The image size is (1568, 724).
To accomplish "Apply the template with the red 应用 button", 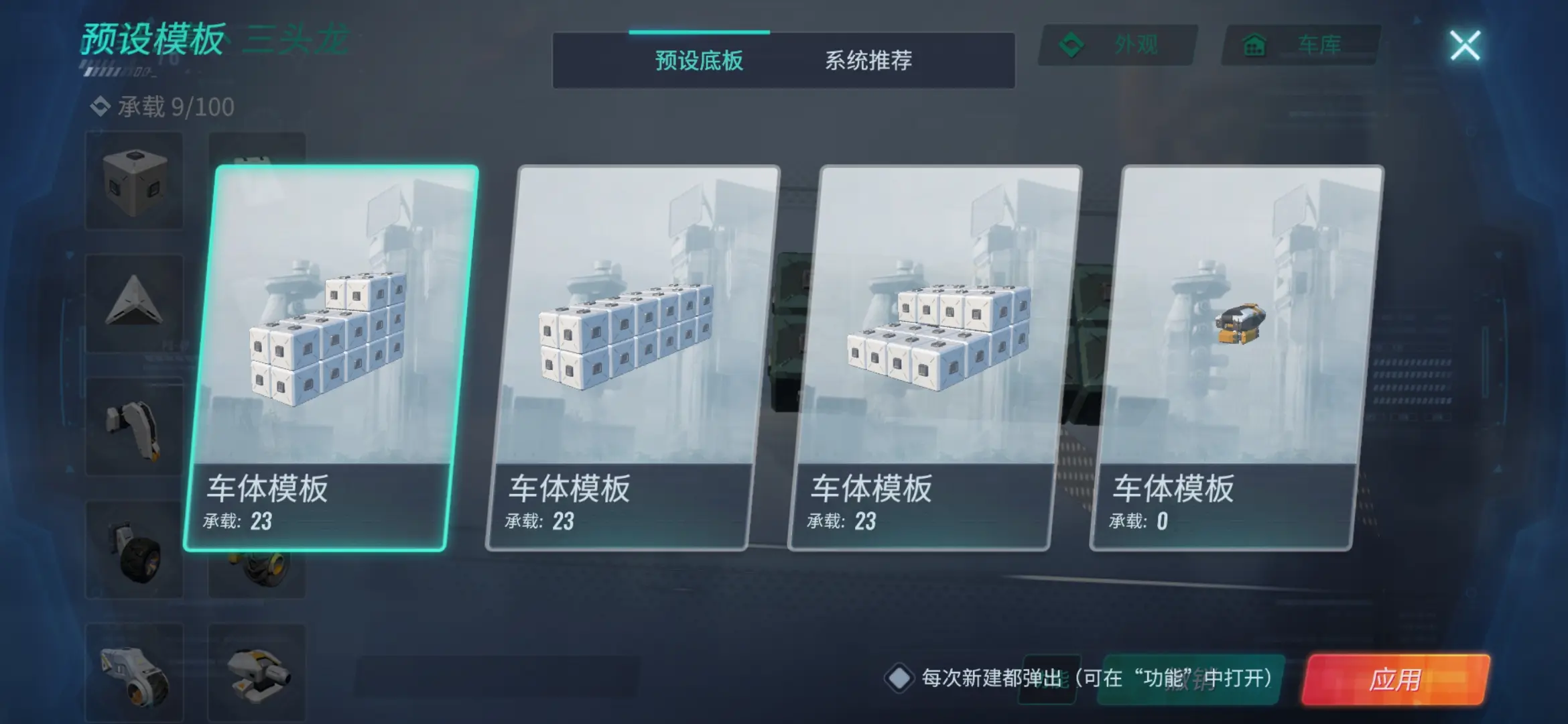I will click(x=1395, y=680).
